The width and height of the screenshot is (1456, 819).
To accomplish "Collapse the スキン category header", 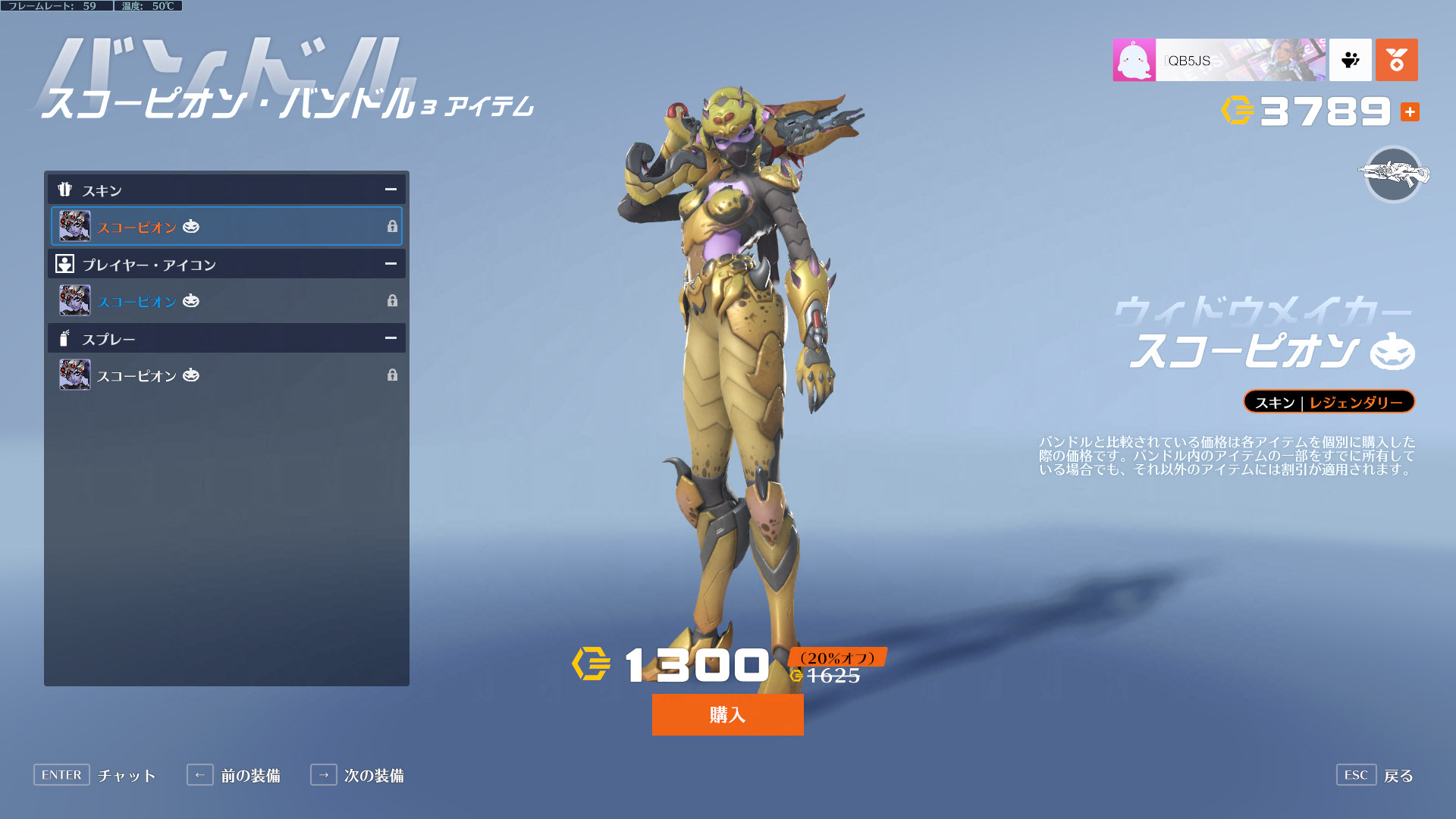I will (x=391, y=190).
